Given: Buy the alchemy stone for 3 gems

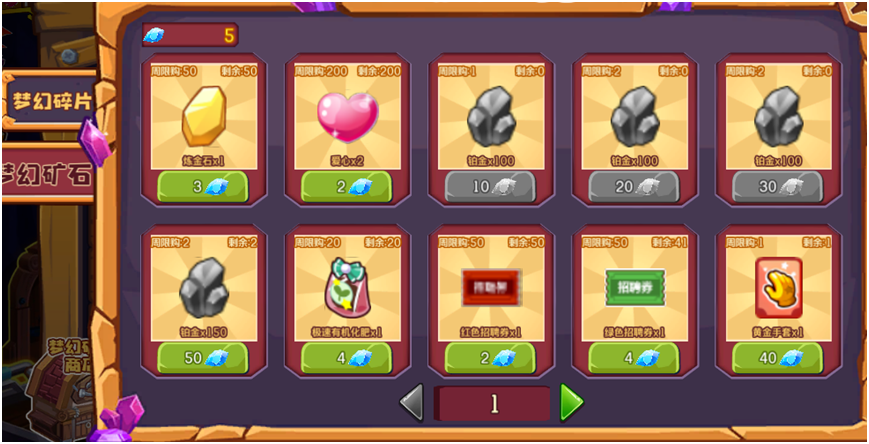Looking at the screenshot, I should [x=203, y=186].
